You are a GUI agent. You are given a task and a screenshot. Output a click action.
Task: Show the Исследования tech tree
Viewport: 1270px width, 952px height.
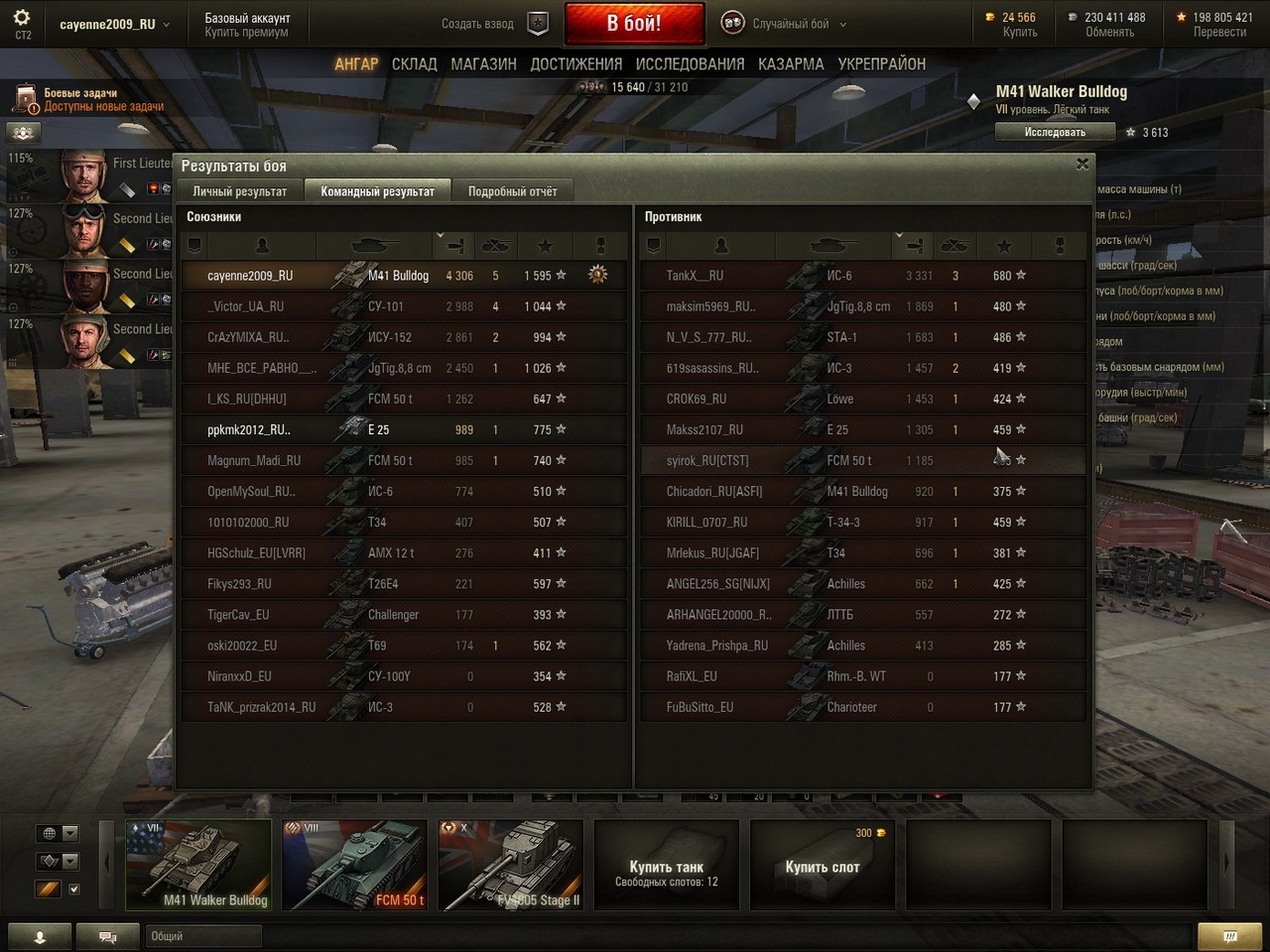[x=690, y=64]
